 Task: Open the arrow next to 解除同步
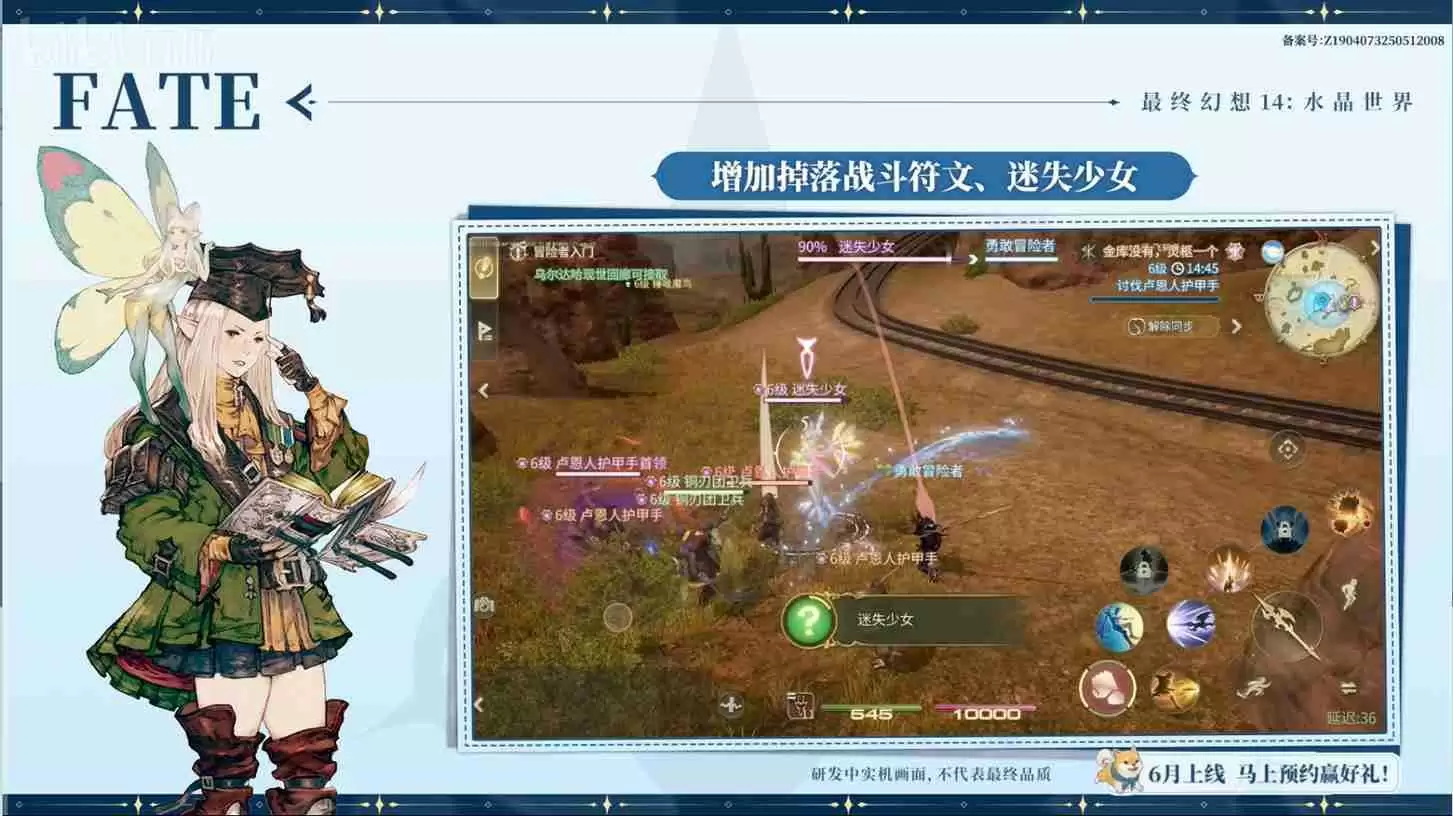pos(1238,325)
